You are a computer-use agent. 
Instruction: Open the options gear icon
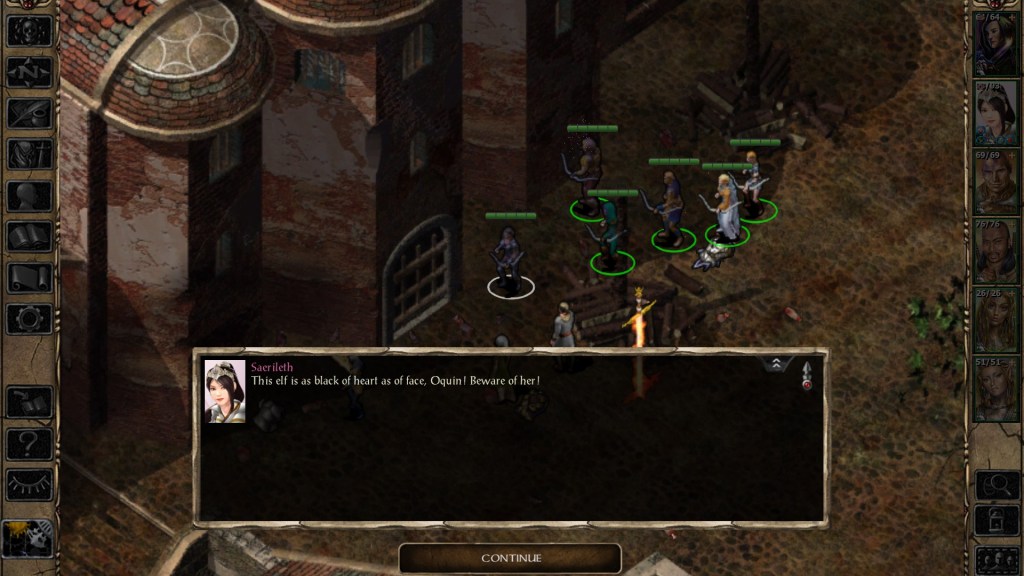[29, 319]
